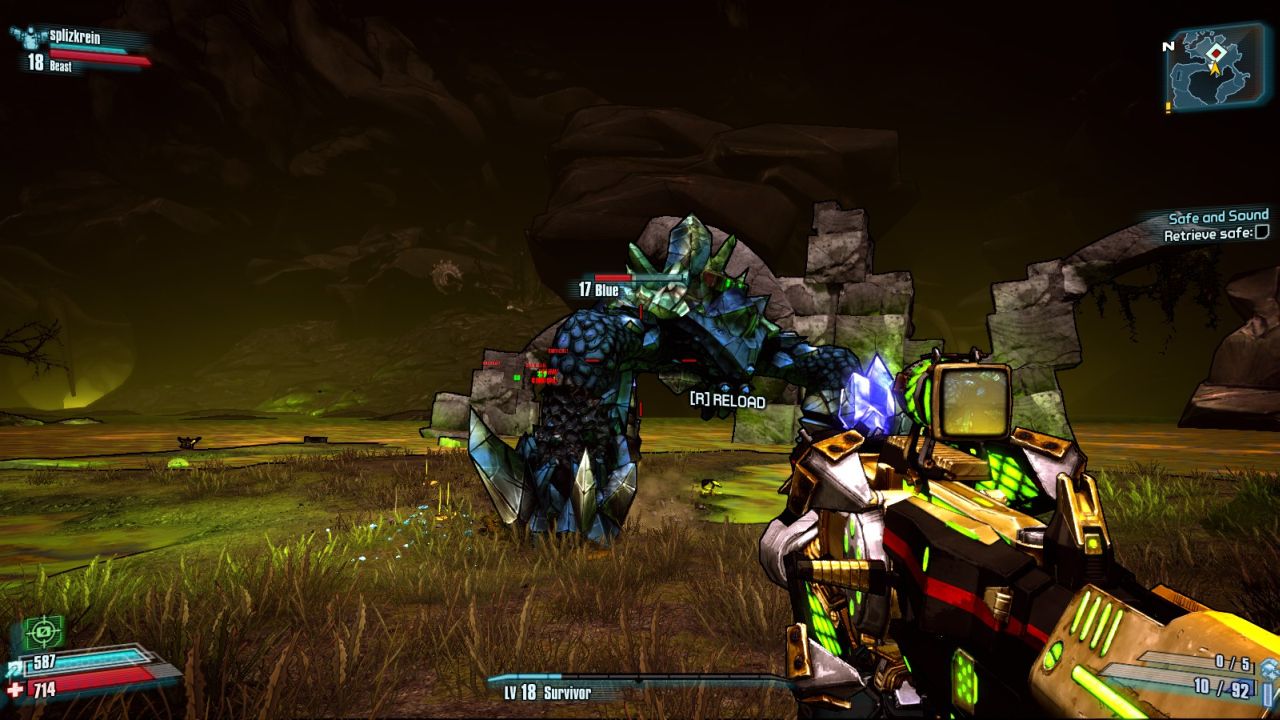Select the diamond objective marker on minimap
1280x720 pixels.
[x=1215, y=52]
